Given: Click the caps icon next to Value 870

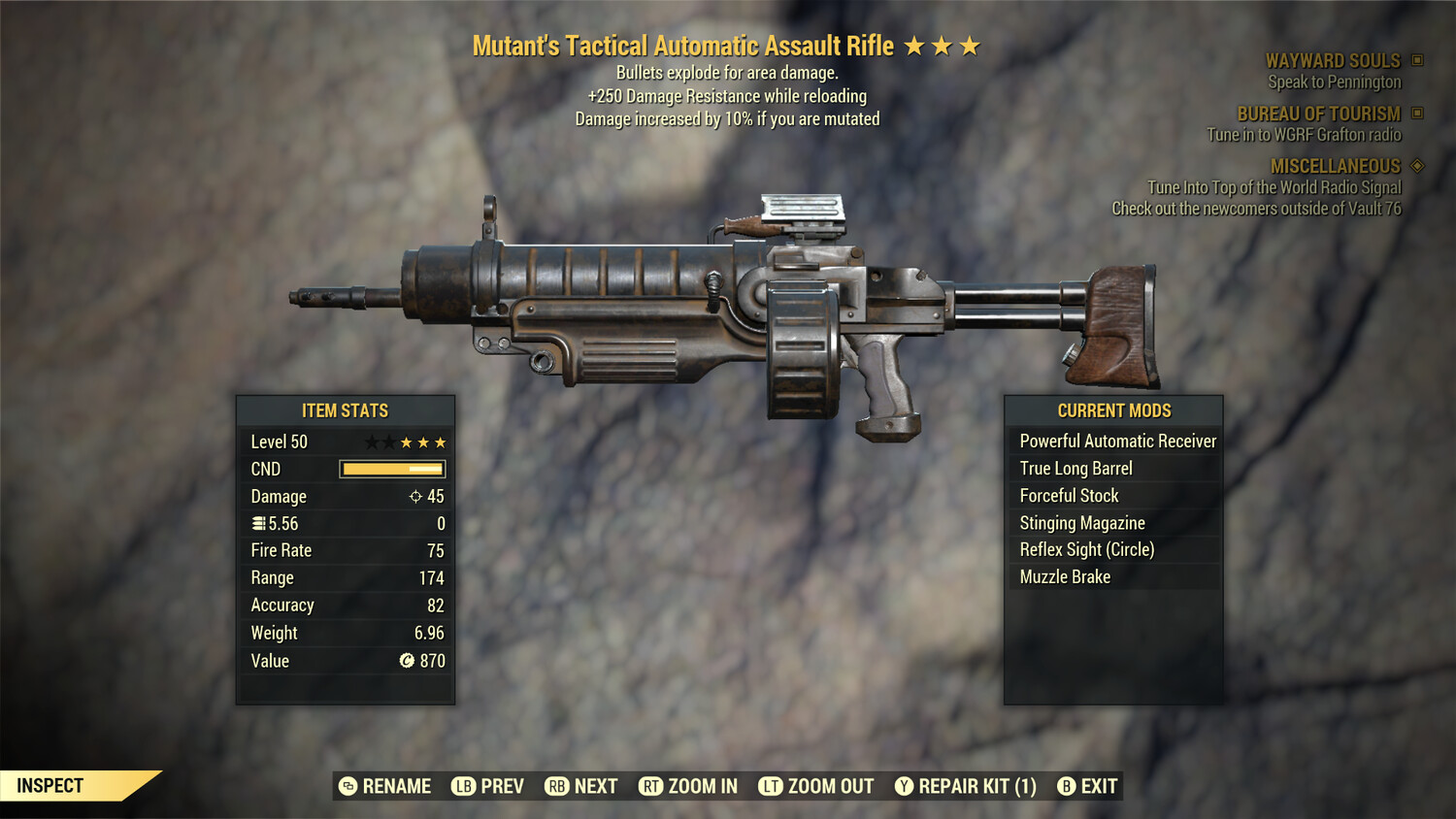Looking at the screenshot, I should pos(409,661).
